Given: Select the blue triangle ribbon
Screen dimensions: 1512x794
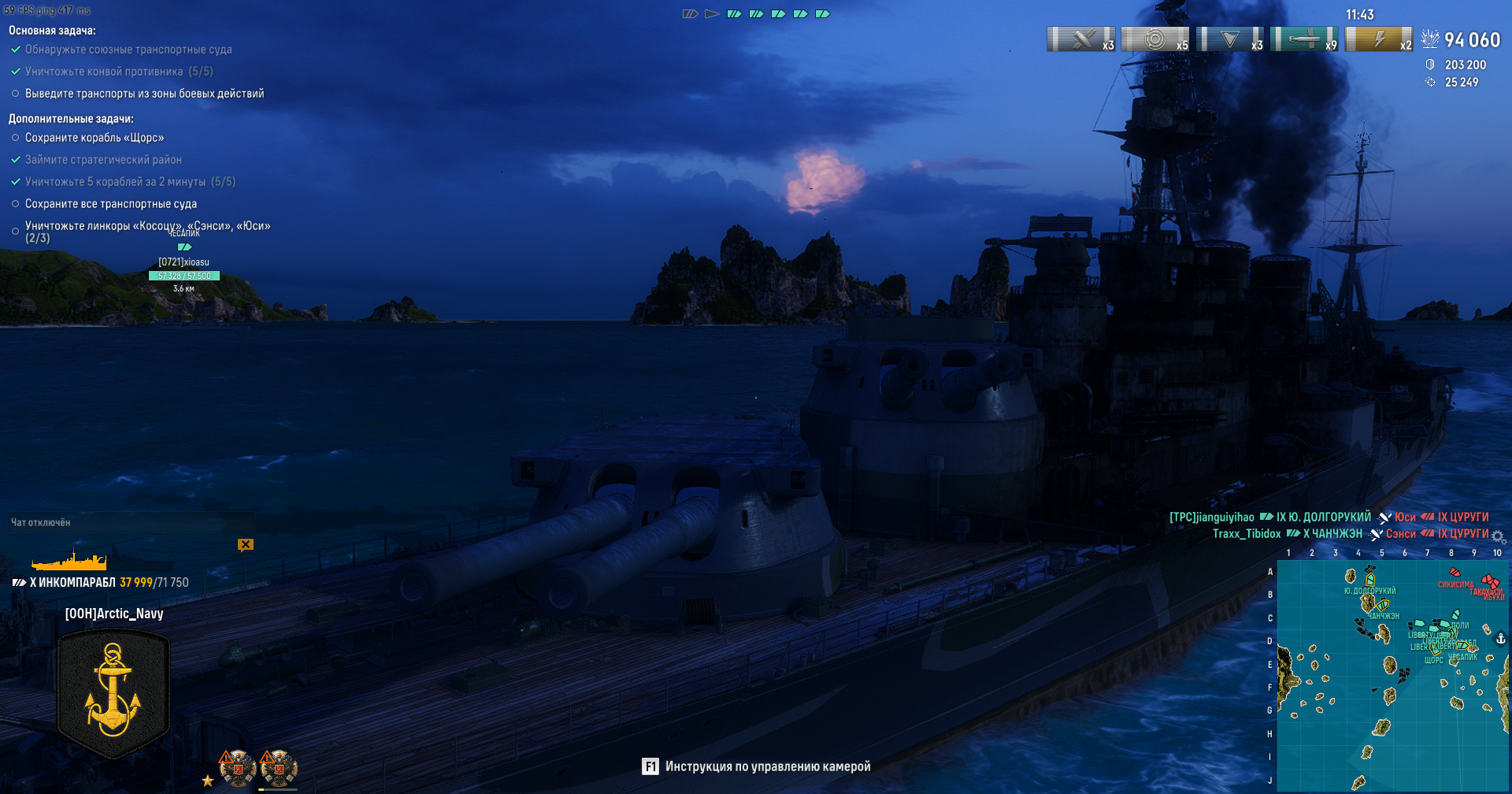Looking at the screenshot, I should [x=1229, y=39].
